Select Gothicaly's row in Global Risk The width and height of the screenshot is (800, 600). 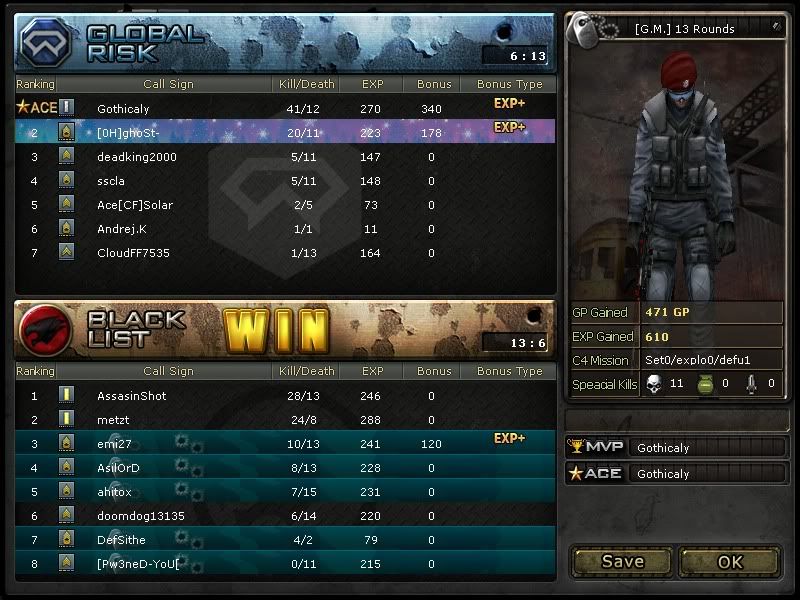pyautogui.click(x=285, y=108)
